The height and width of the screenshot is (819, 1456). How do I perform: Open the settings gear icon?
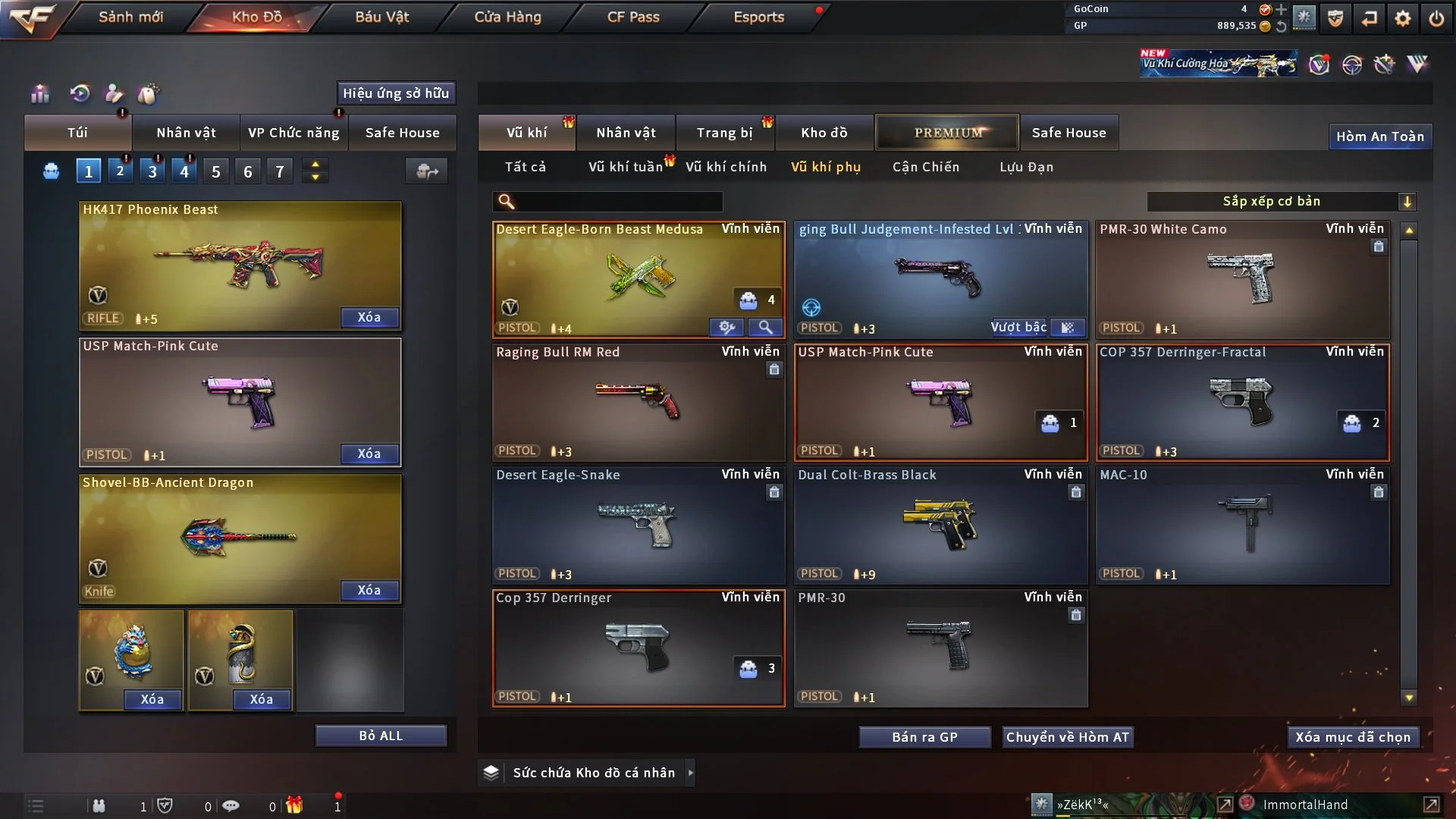[x=1403, y=18]
